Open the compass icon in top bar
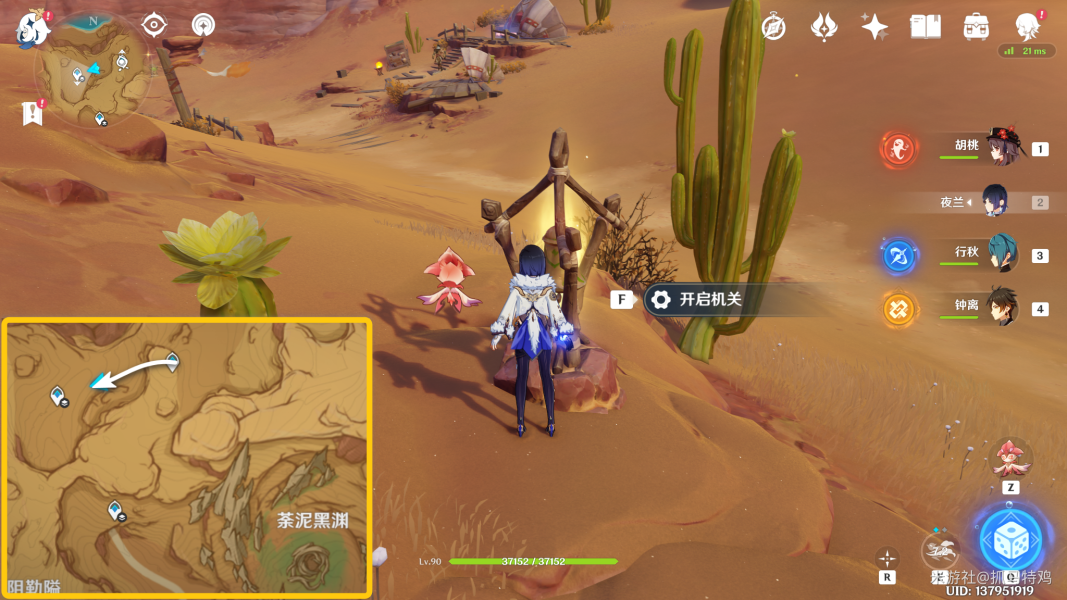The height and width of the screenshot is (600, 1067). click(773, 27)
